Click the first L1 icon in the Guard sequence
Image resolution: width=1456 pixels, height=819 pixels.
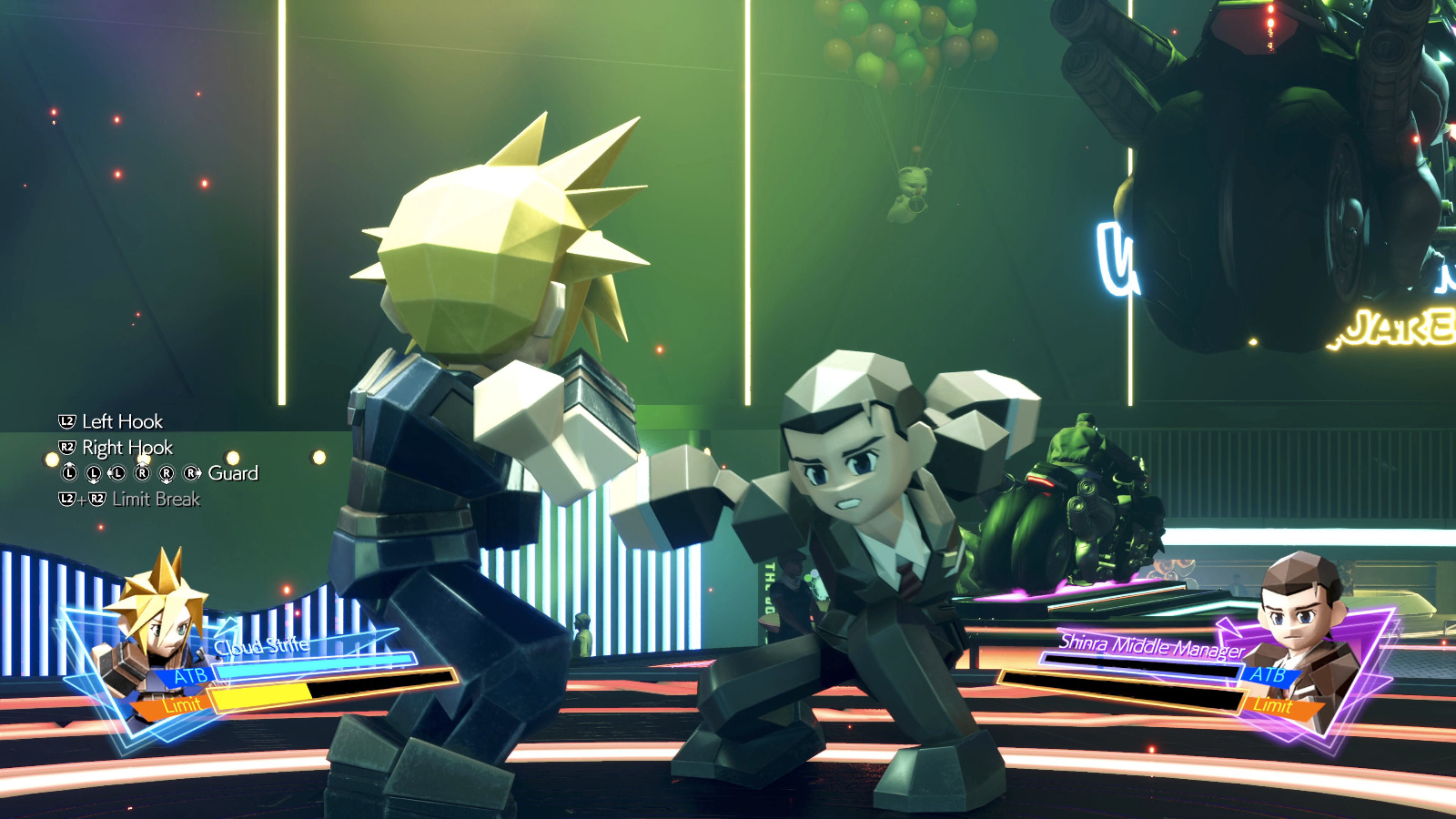point(68,472)
